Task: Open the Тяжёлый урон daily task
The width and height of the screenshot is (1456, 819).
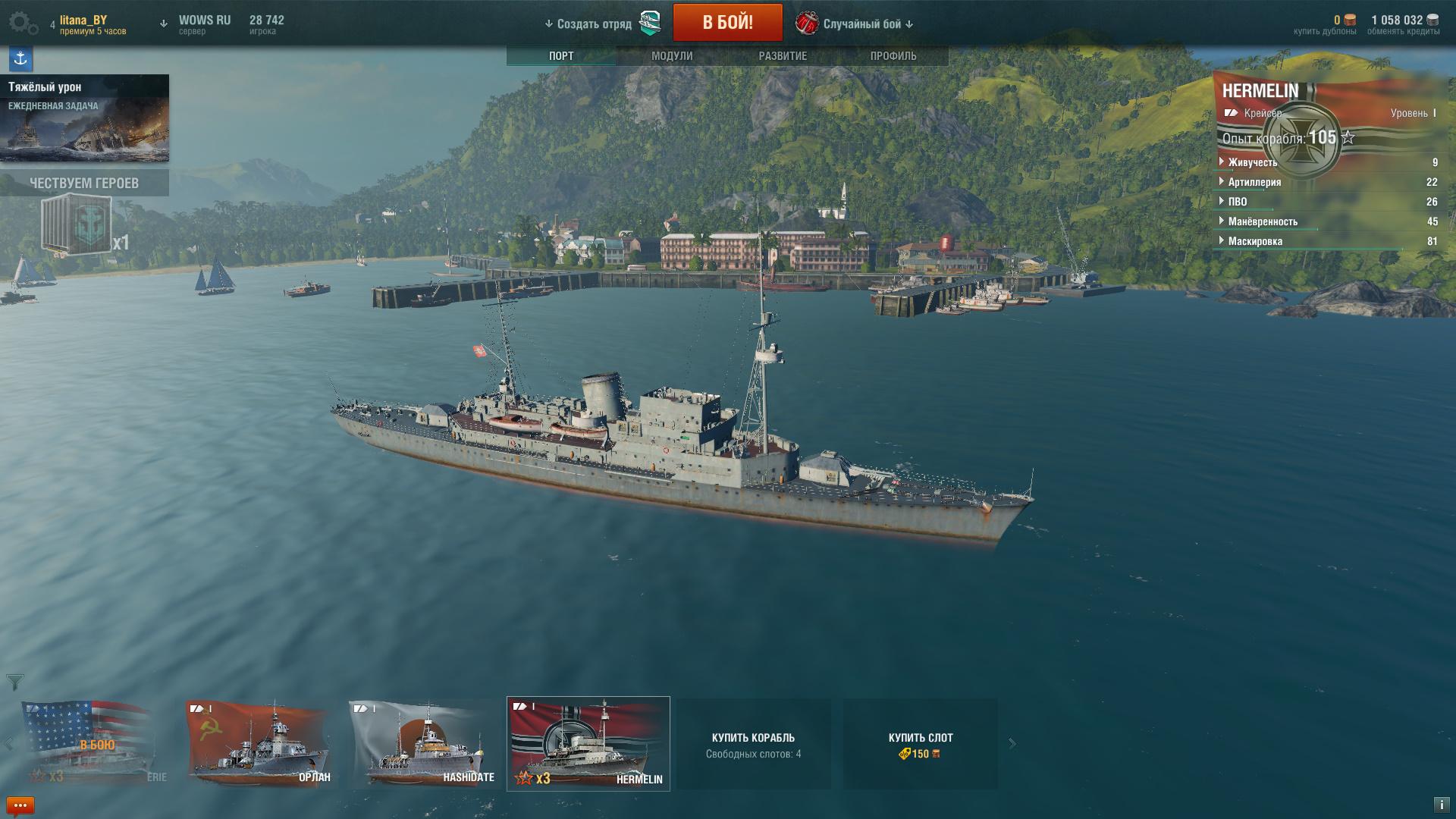Action: [x=84, y=118]
